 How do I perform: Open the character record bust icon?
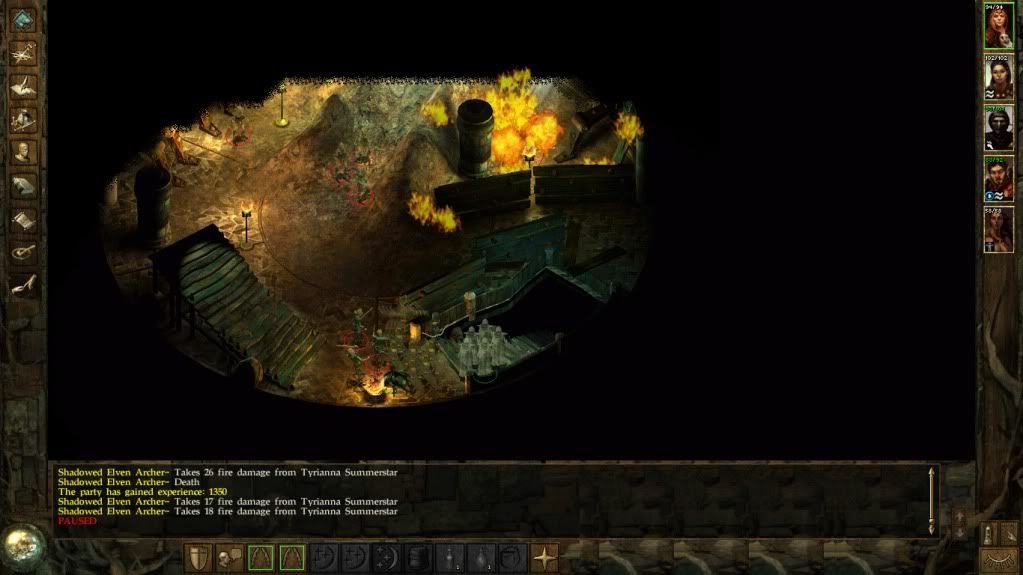22,152
